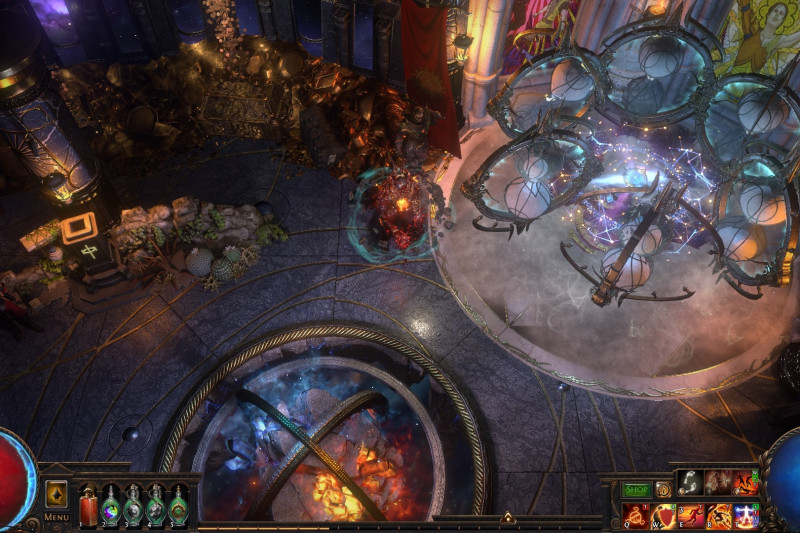Select the pale brown figure skill
Image resolution: width=800 pixels, height=533 pixels.
click(718, 482)
